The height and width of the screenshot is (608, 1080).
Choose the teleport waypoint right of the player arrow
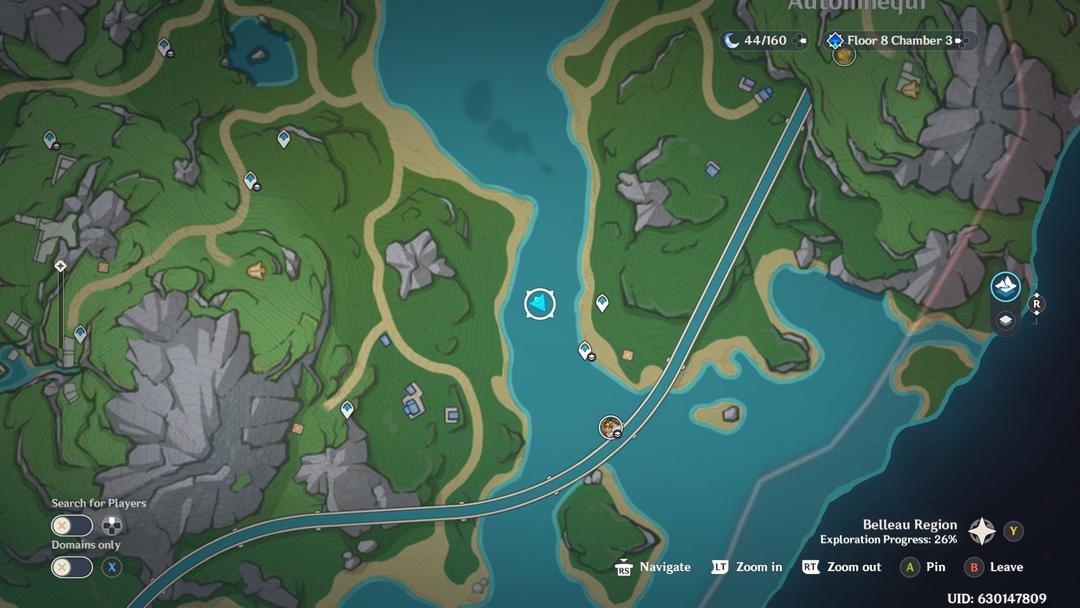click(x=602, y=302)
